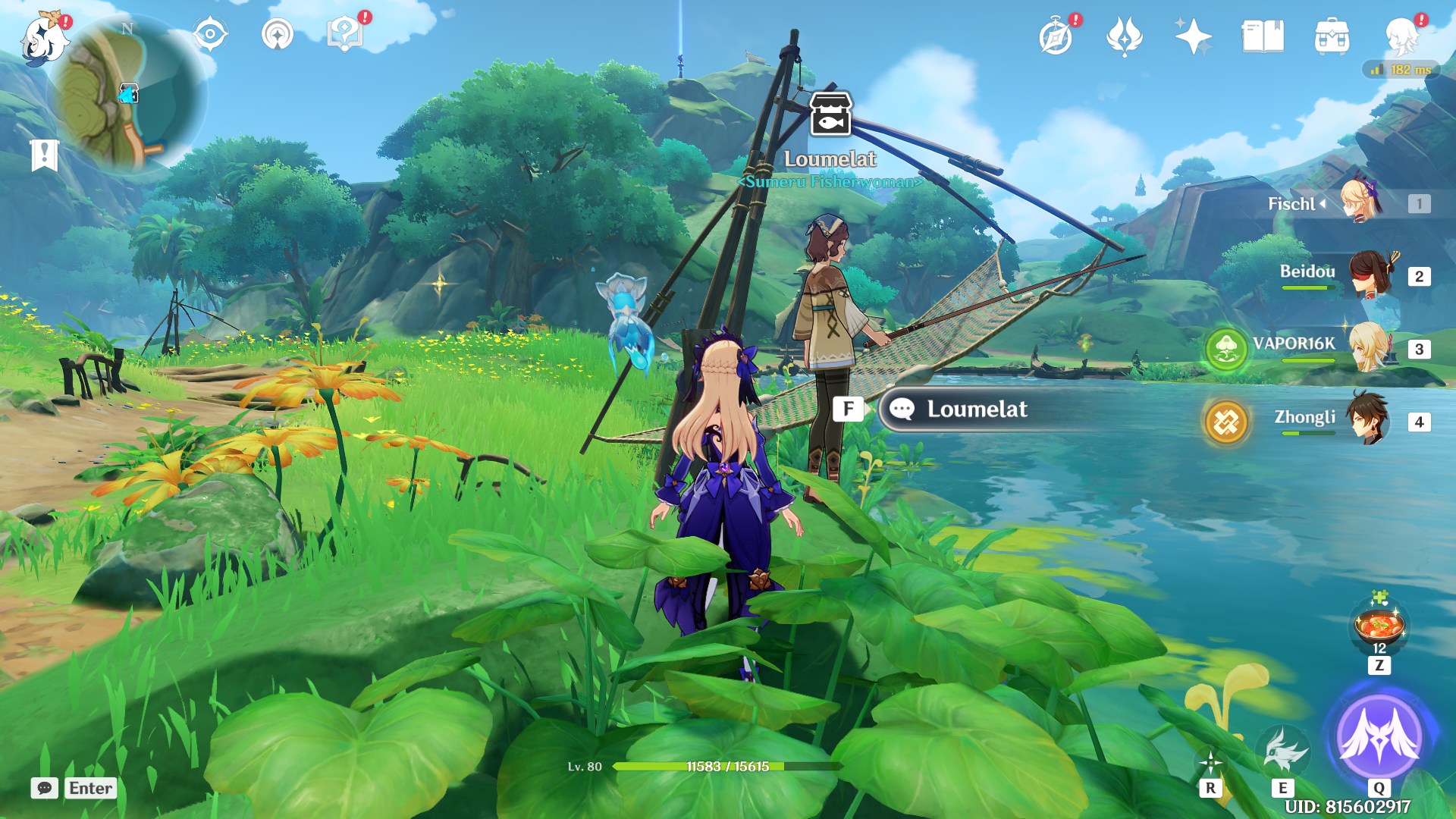1456x819 pixels.
Task: Click the eye-shaped elemental sight icon
Action: pyautogui.click(x=210, y=35)
